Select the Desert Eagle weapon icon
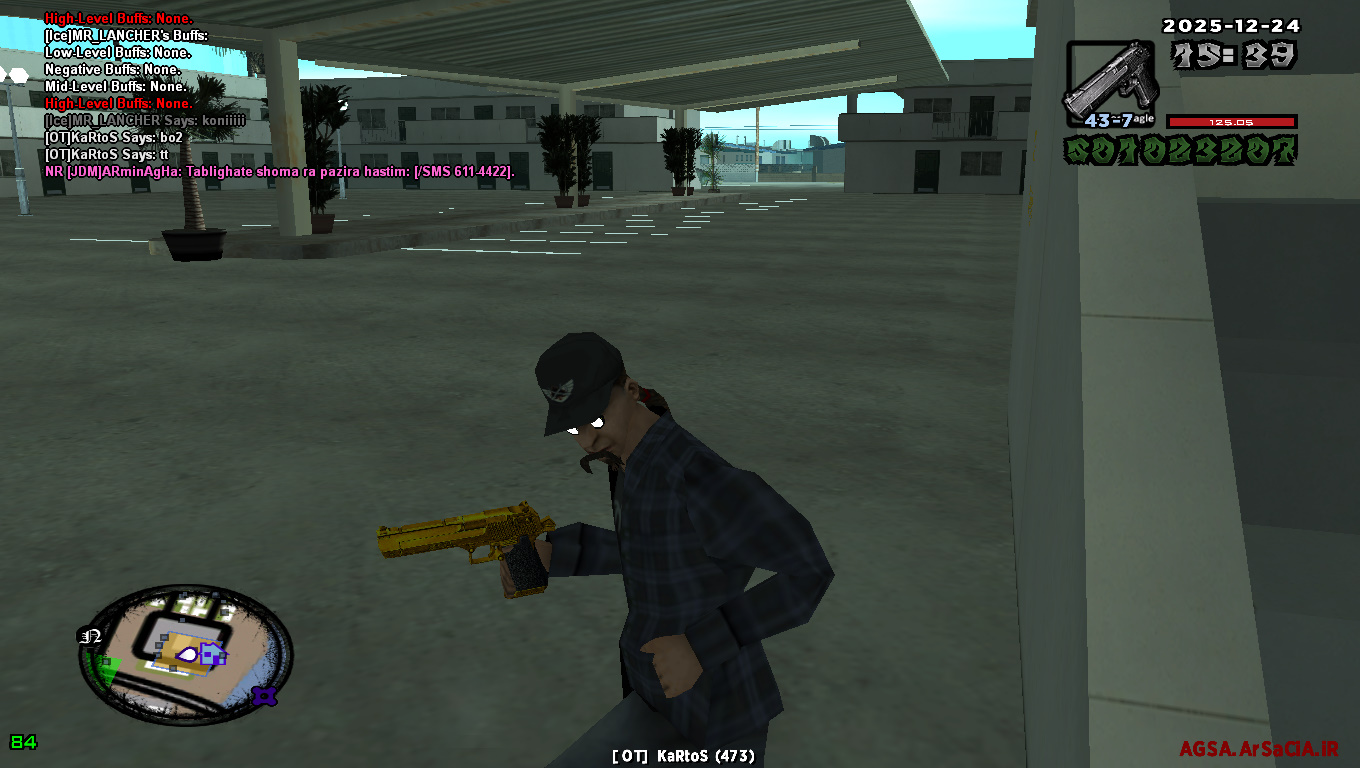This screenshot has height=768, width=1360. click(x=1113, y=80)
